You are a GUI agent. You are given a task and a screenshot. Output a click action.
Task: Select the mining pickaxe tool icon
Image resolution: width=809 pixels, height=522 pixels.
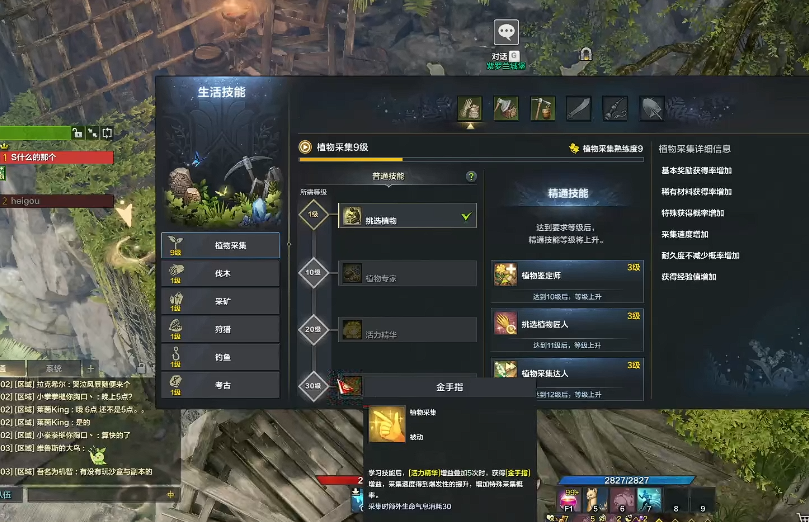(542, 108)
